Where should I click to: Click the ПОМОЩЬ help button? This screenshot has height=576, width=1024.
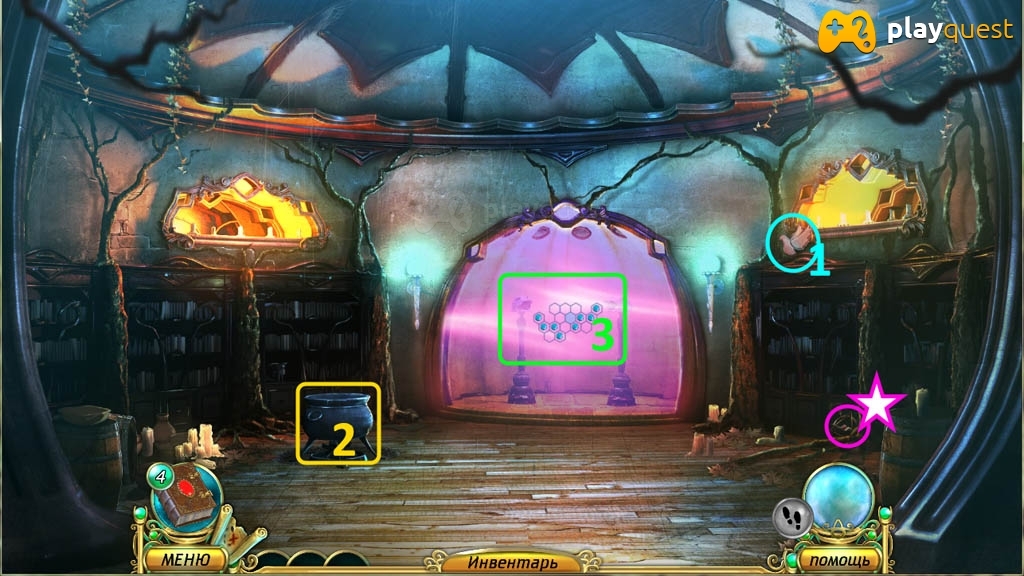832,558
